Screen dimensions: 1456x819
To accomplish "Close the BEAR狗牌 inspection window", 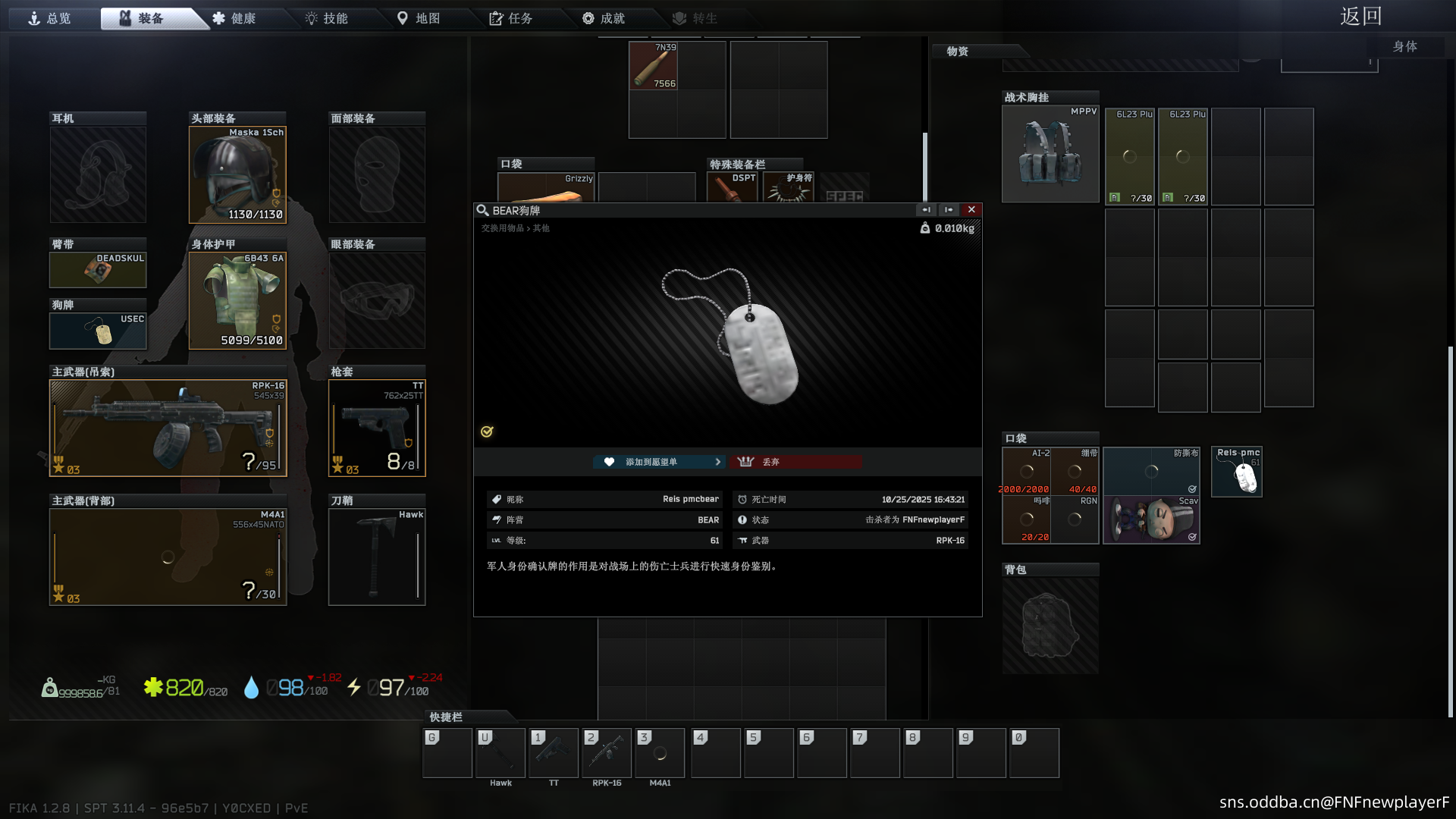I will (971, 210).
